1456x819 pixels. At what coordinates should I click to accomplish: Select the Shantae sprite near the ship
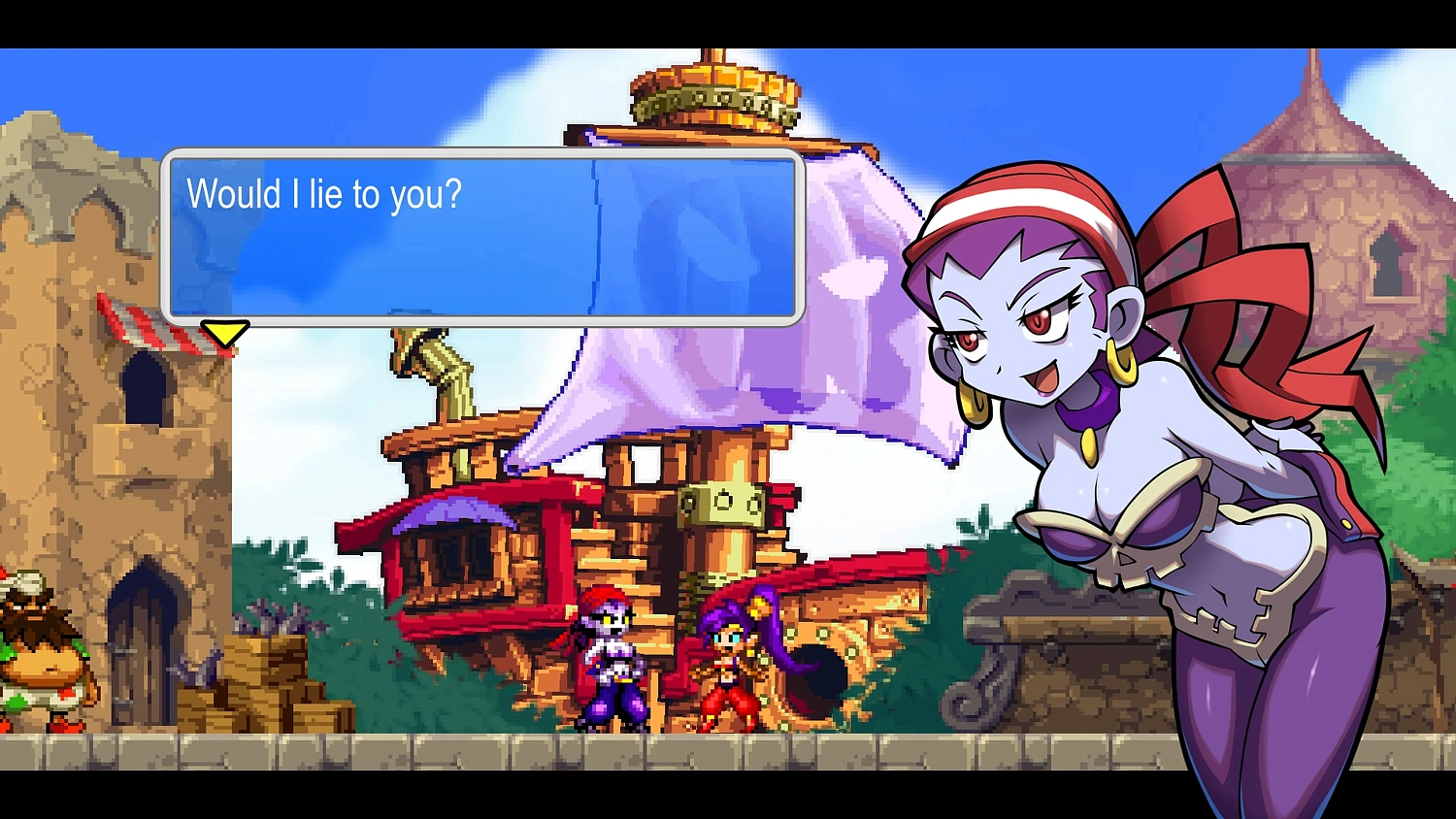point(733,665)
